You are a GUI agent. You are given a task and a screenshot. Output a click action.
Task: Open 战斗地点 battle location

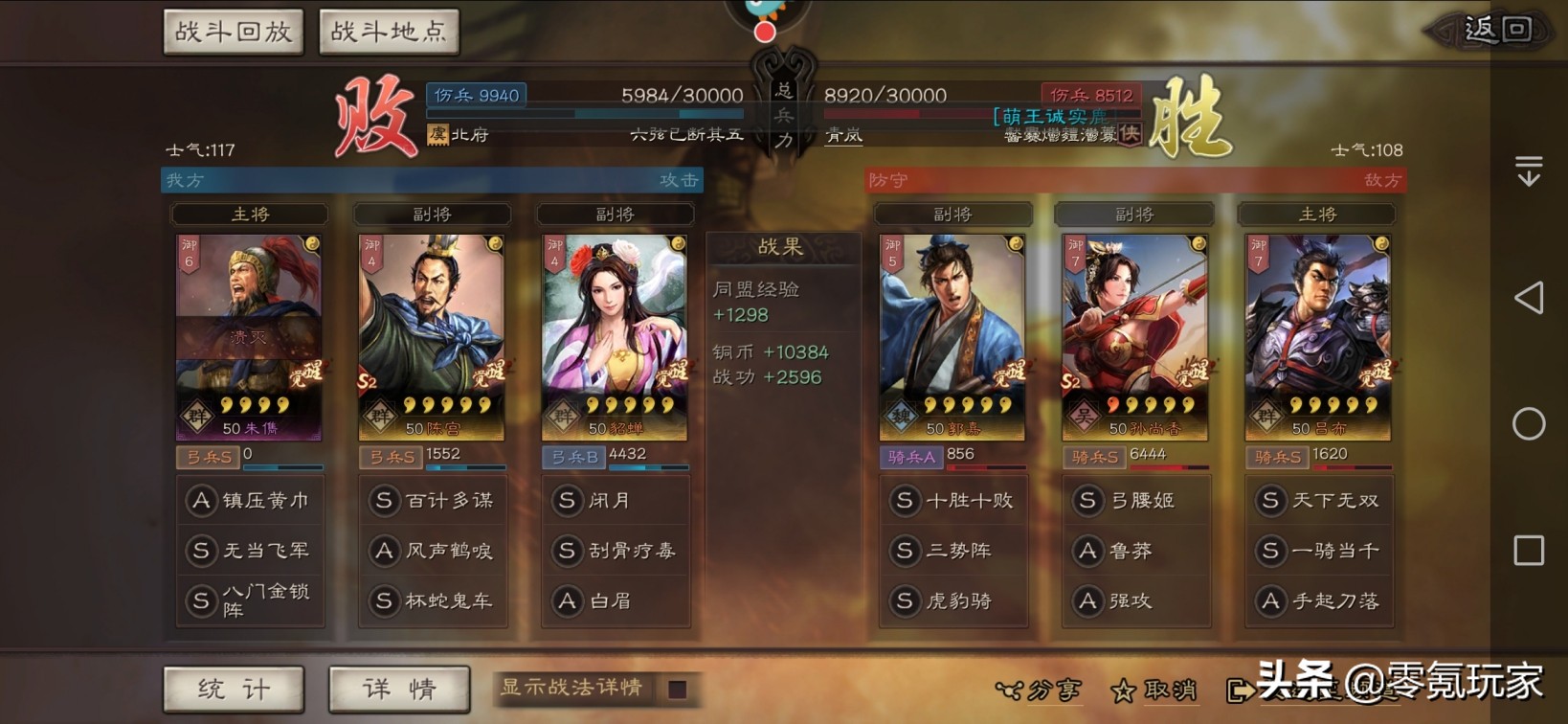pos(389,31)
